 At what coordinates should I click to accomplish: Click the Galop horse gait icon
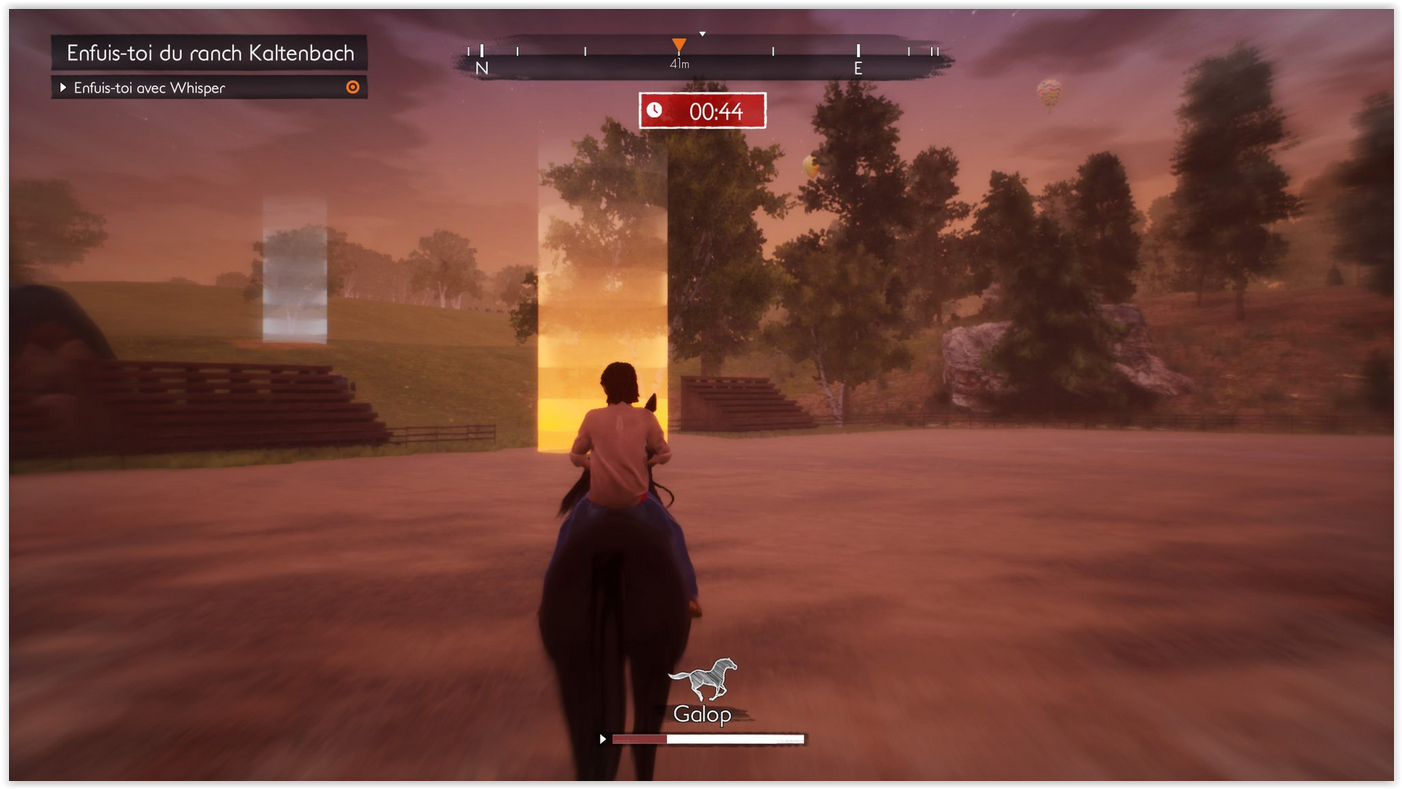click(x=703, y=680)
